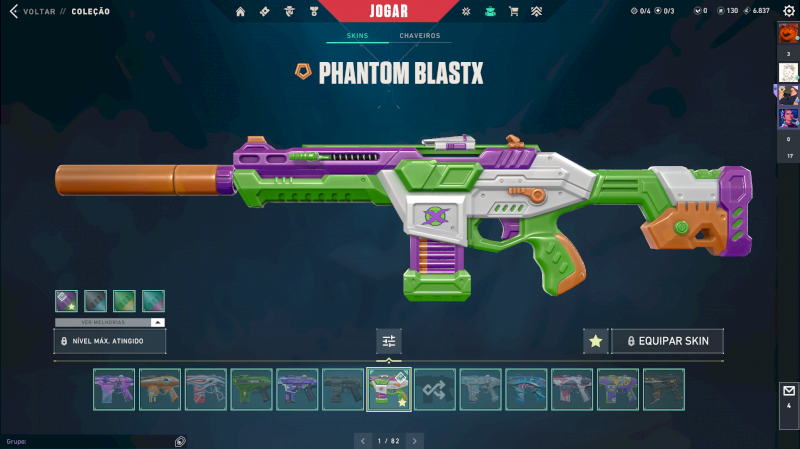Go to the next skin page arrow
Image resolution: width=800 pixels, height=449 pixels.
pos(415,440)
